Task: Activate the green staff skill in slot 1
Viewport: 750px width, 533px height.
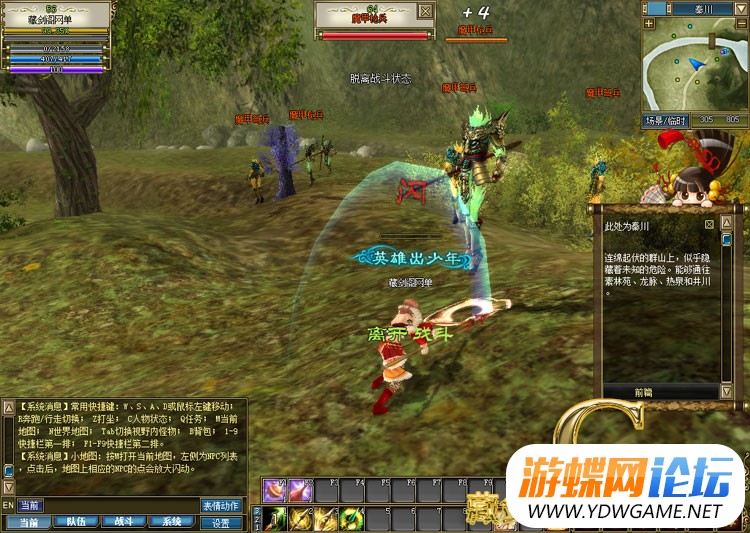Action: point(274,518)
